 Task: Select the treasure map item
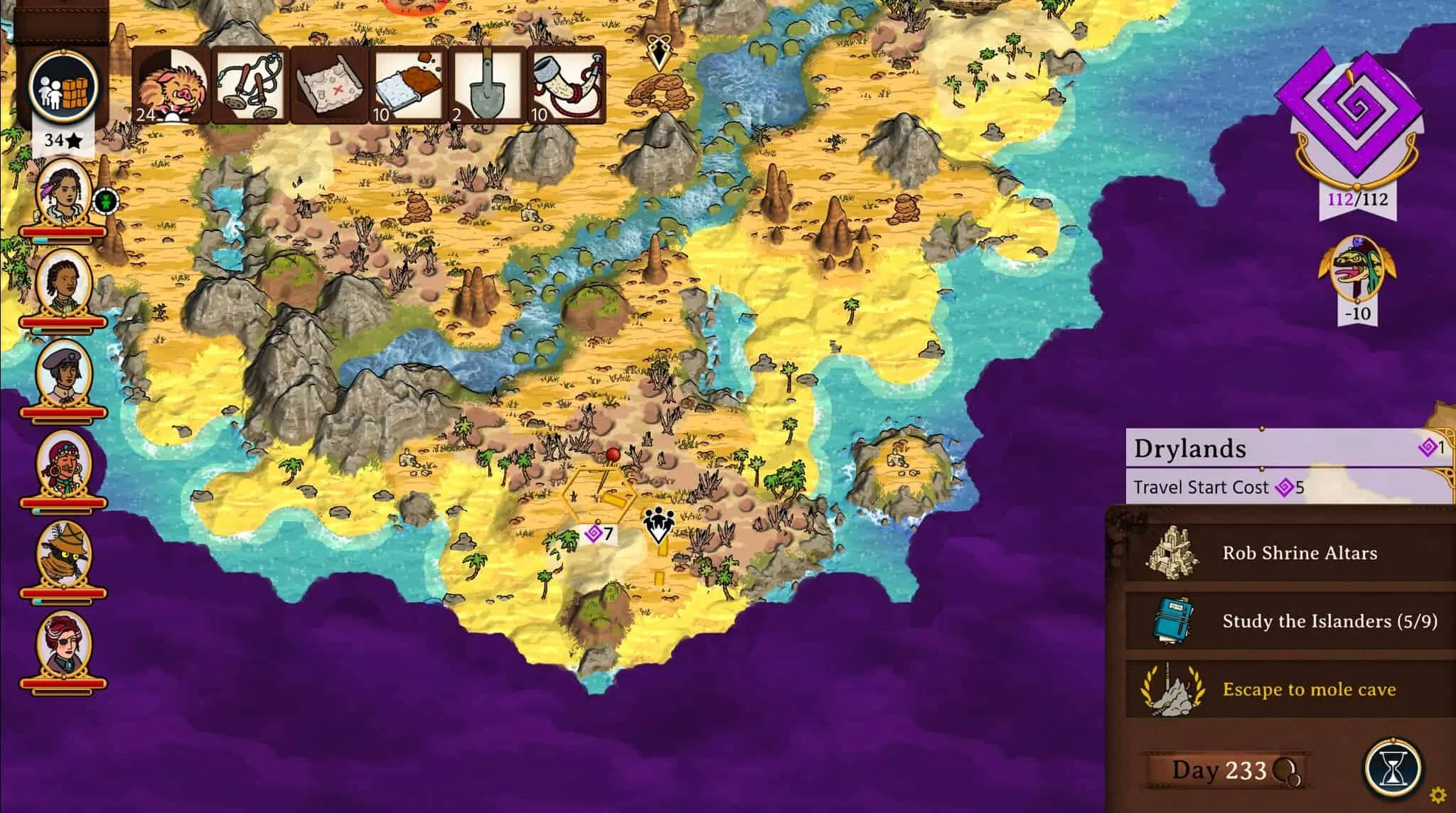329,85
